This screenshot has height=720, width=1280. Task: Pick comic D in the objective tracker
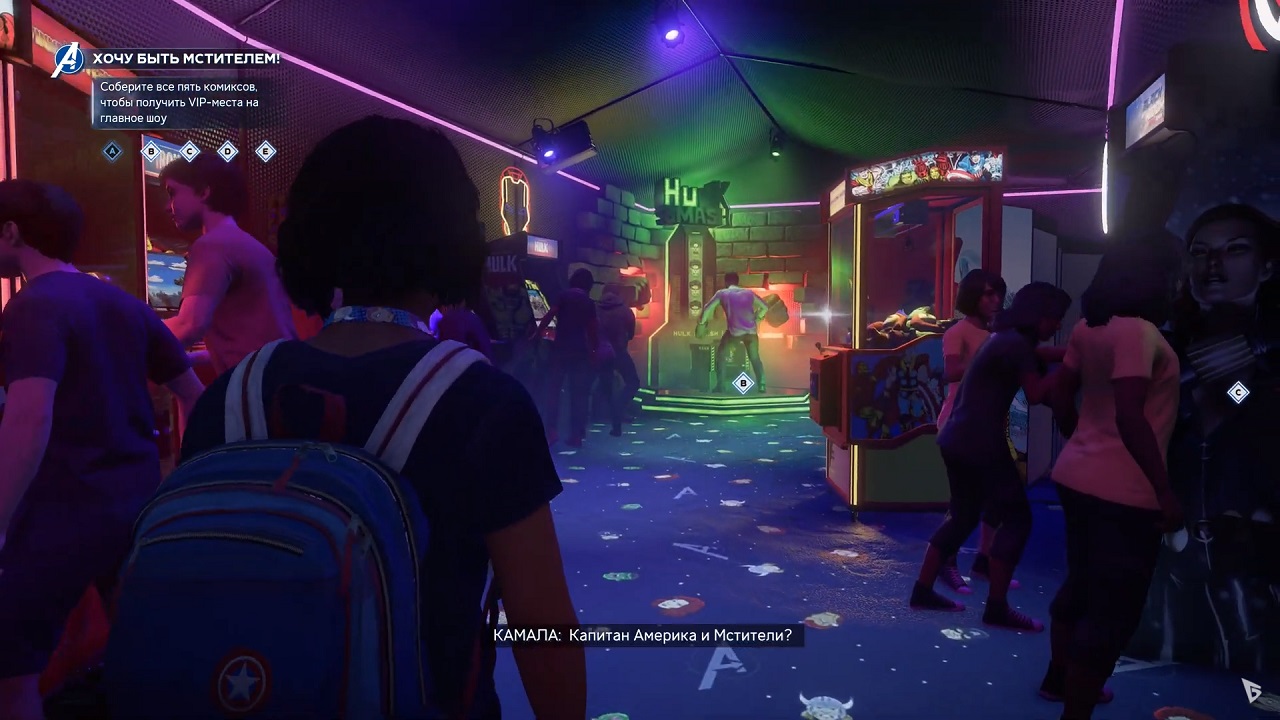tap(227, 151)
